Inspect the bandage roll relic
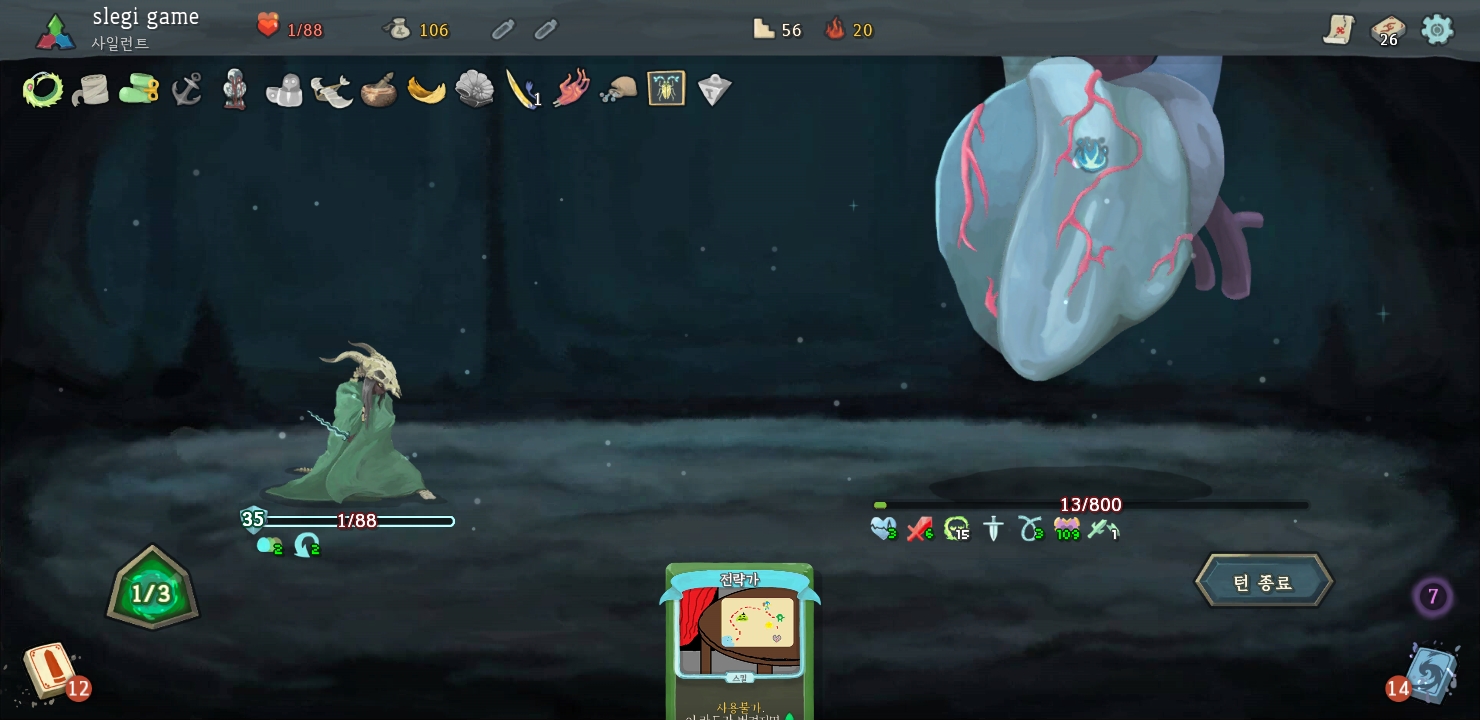 click(91, 90)
